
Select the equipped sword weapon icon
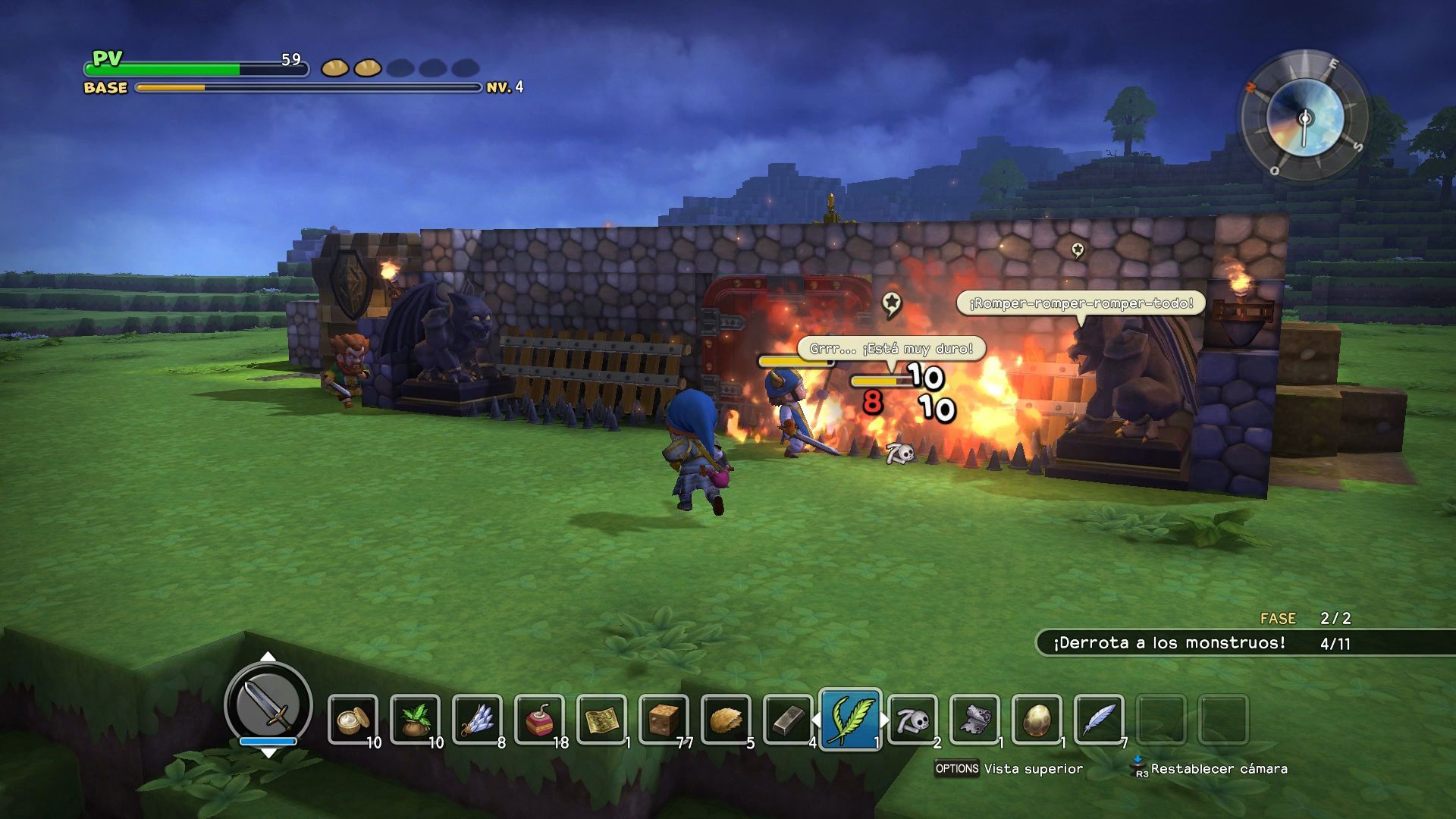pyautogui.click(x=268, y=705)
